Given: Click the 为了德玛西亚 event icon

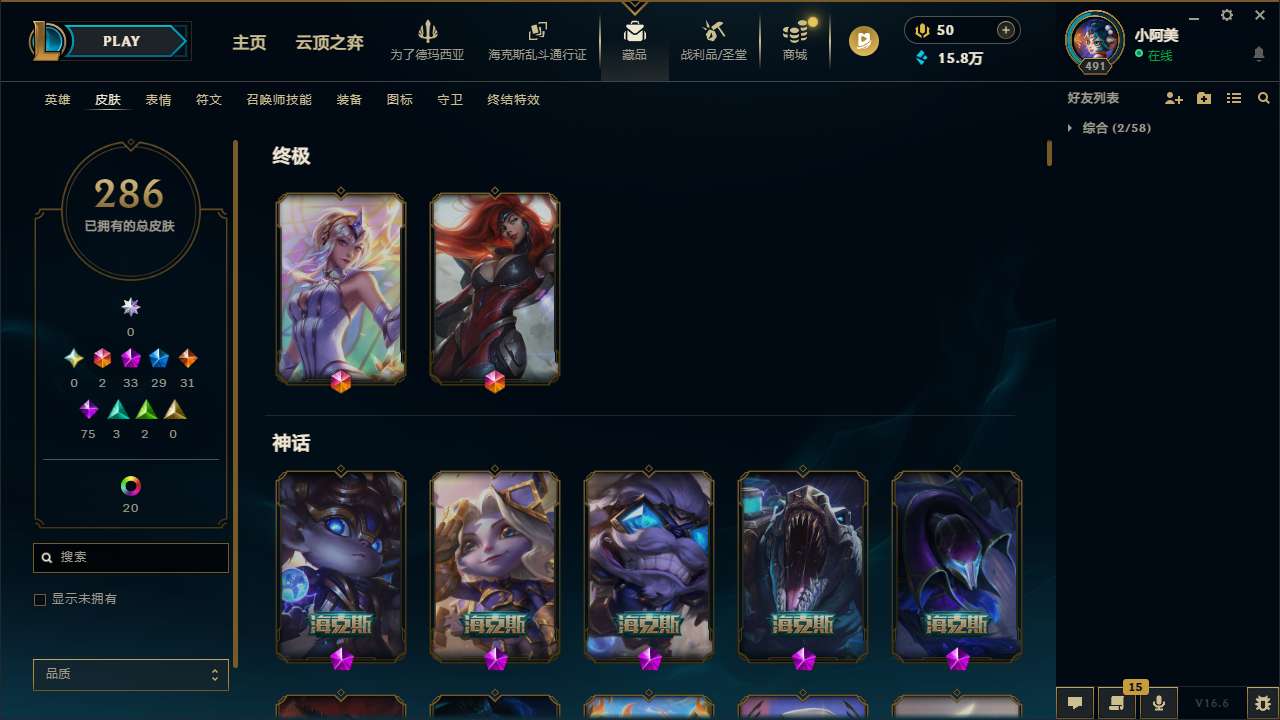Looking at the screenshot, I should pos(428,40).
